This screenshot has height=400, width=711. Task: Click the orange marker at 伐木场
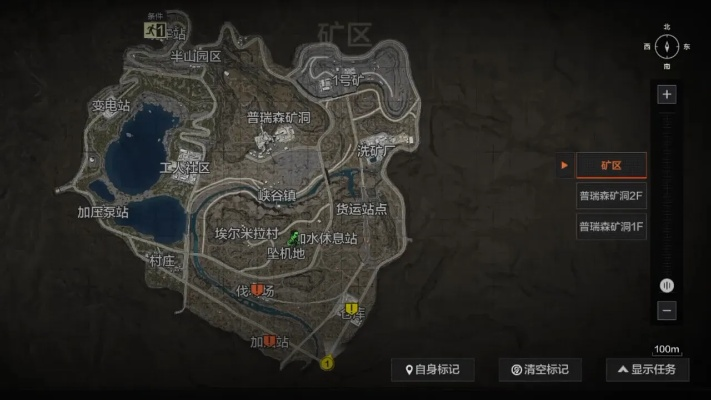258,291
